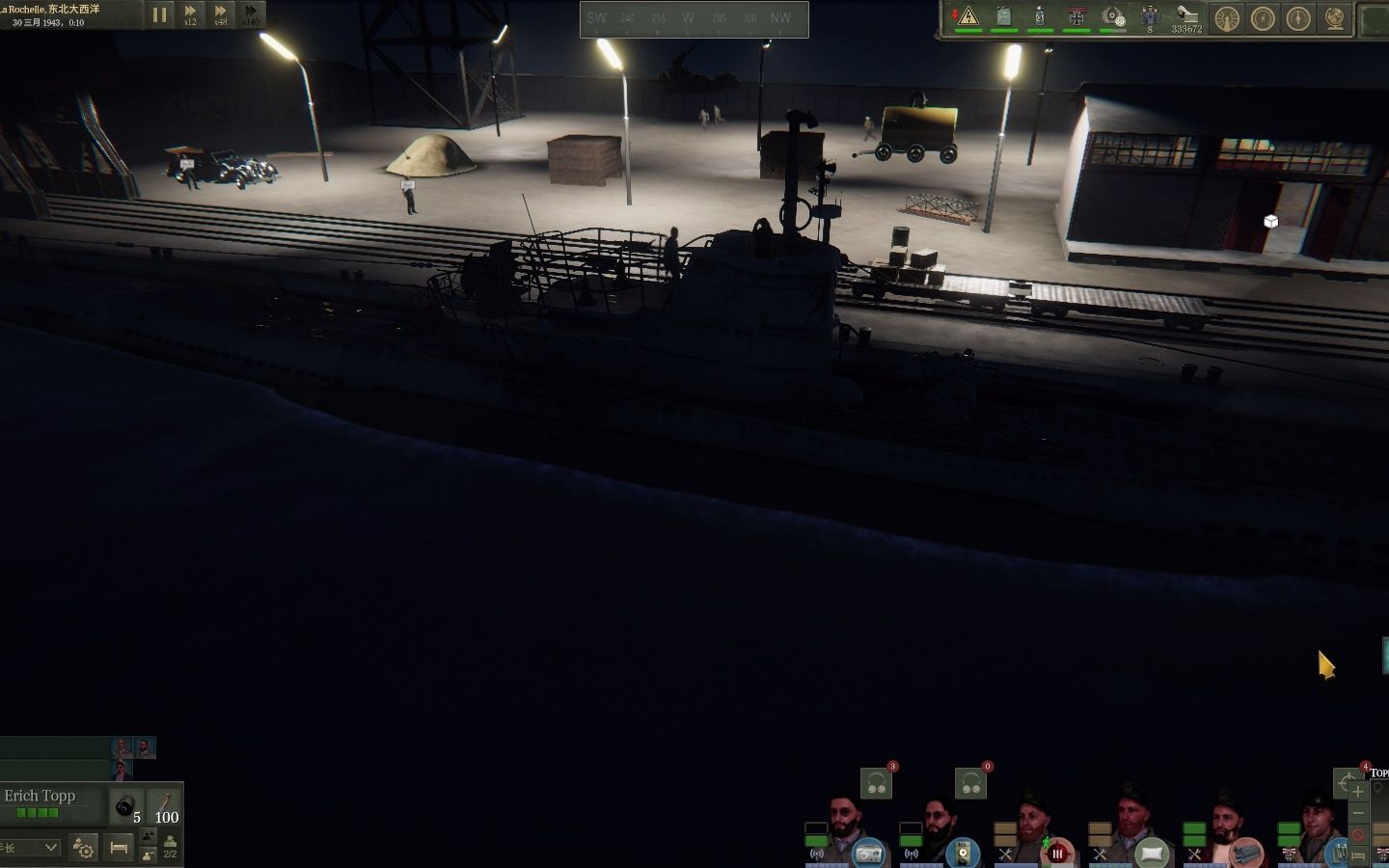The image size is (1389, 868).
Task: Set time speed to x12
Action: [x=190, y=13]
